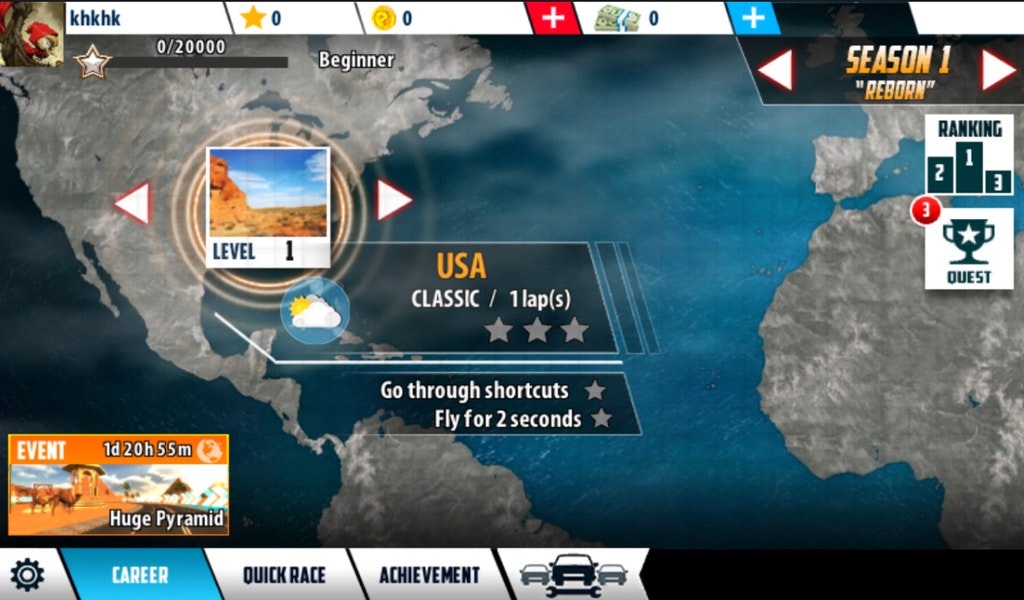Go to the next season arrow
Viewport: 1024px width, 600px height.
[998, 70]
